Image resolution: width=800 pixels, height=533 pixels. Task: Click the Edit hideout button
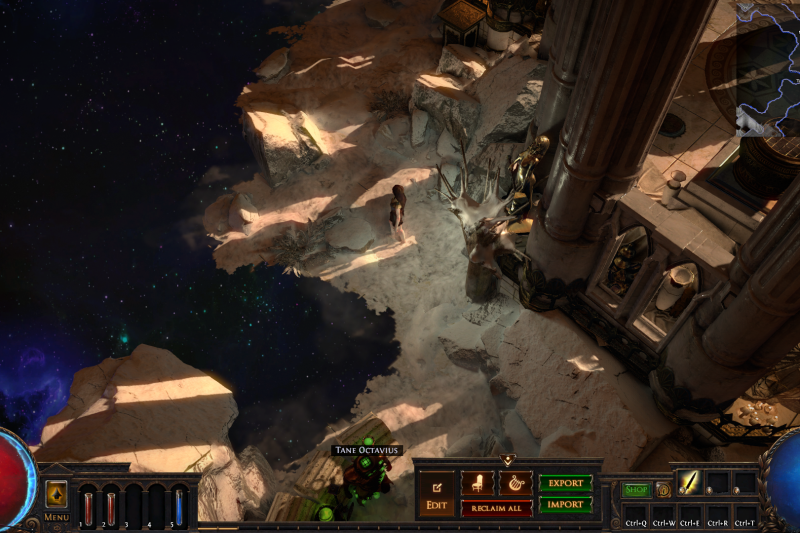pyautogui.click(x=436, y=491)
